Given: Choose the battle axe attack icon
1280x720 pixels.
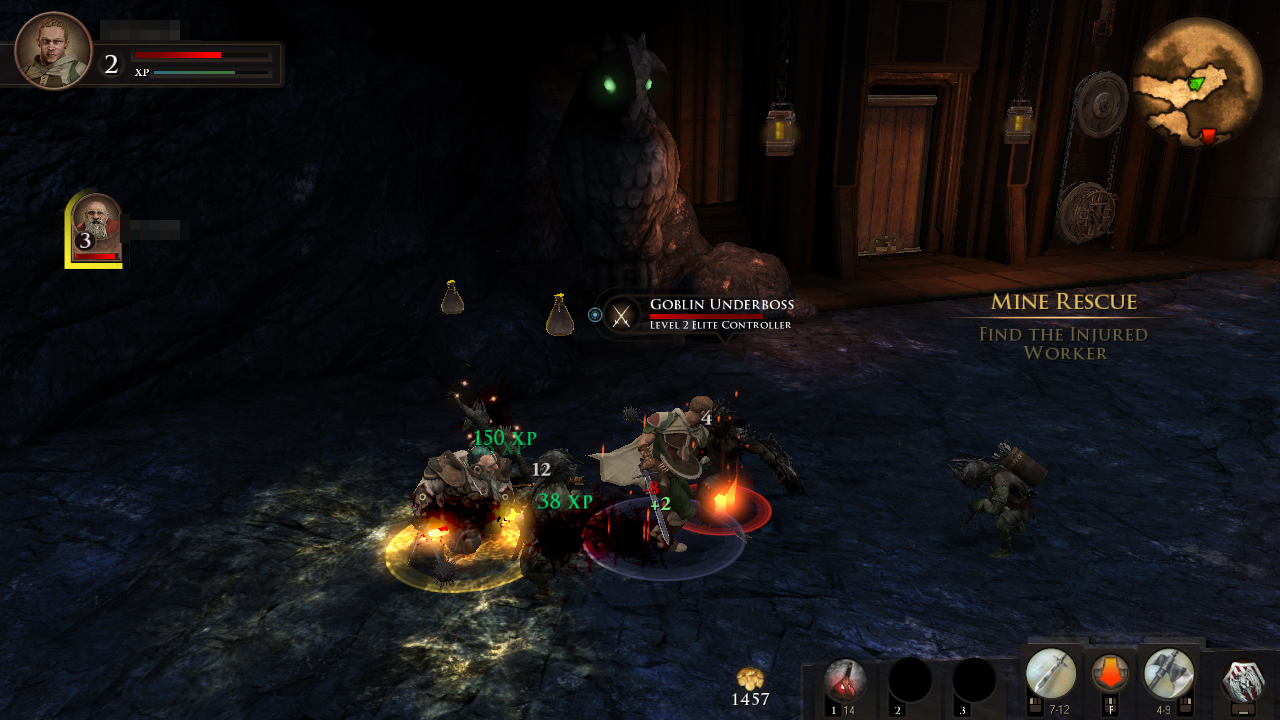Looking at the screenshot, I should (1168, 673).
